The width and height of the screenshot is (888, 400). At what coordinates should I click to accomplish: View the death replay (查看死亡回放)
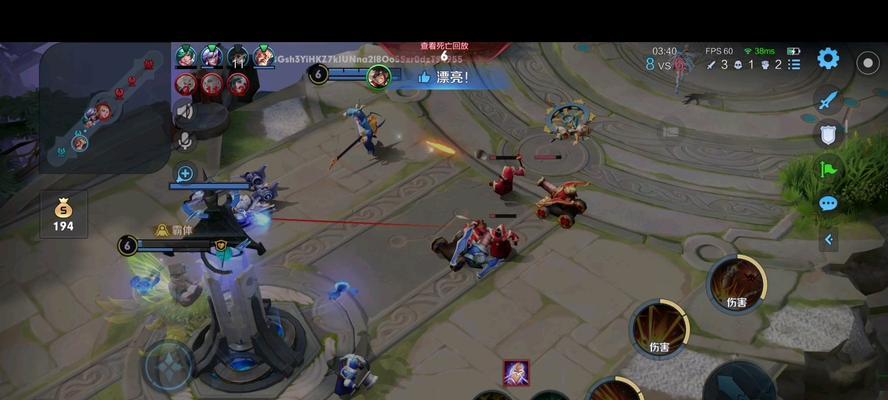[x=444, y=46]
